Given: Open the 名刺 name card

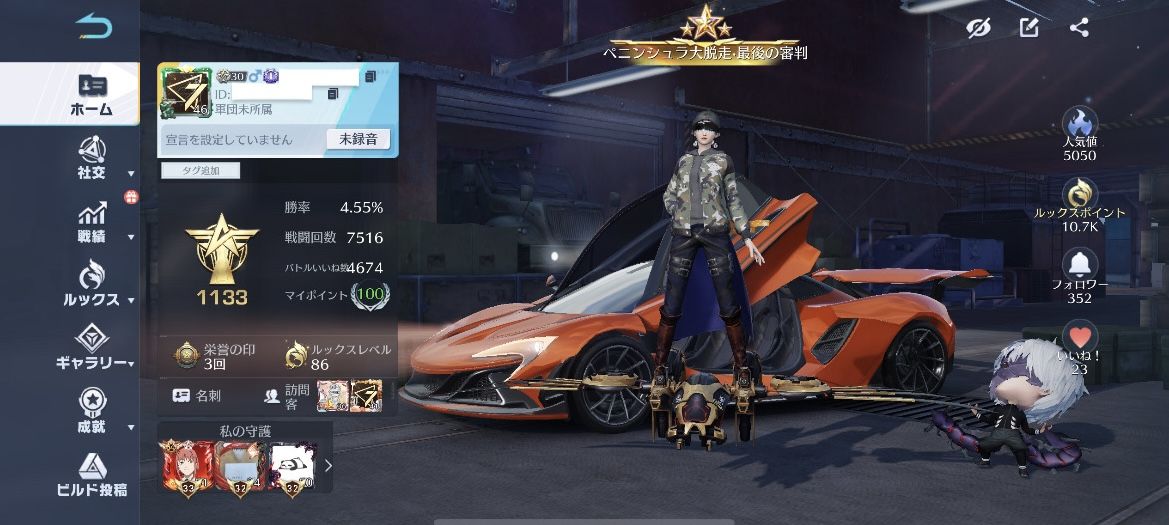Looking at the screenshot, I should point(197,395).
